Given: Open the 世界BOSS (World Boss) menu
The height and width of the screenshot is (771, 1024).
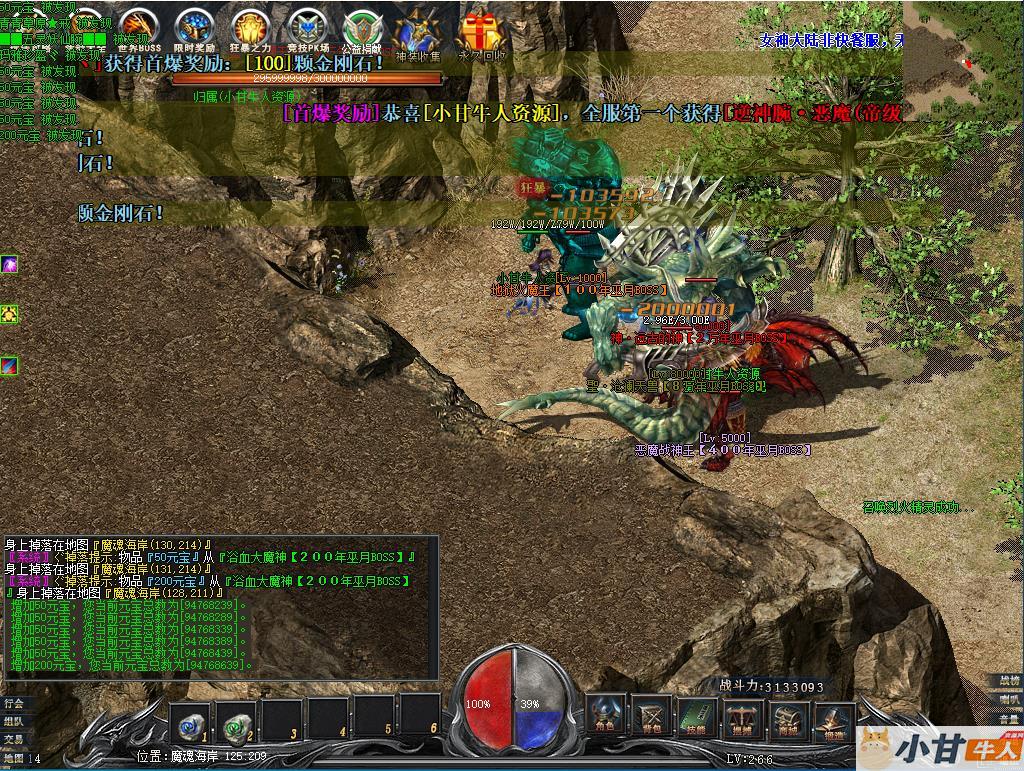Looking at the screenshot, I should (139, 29).
